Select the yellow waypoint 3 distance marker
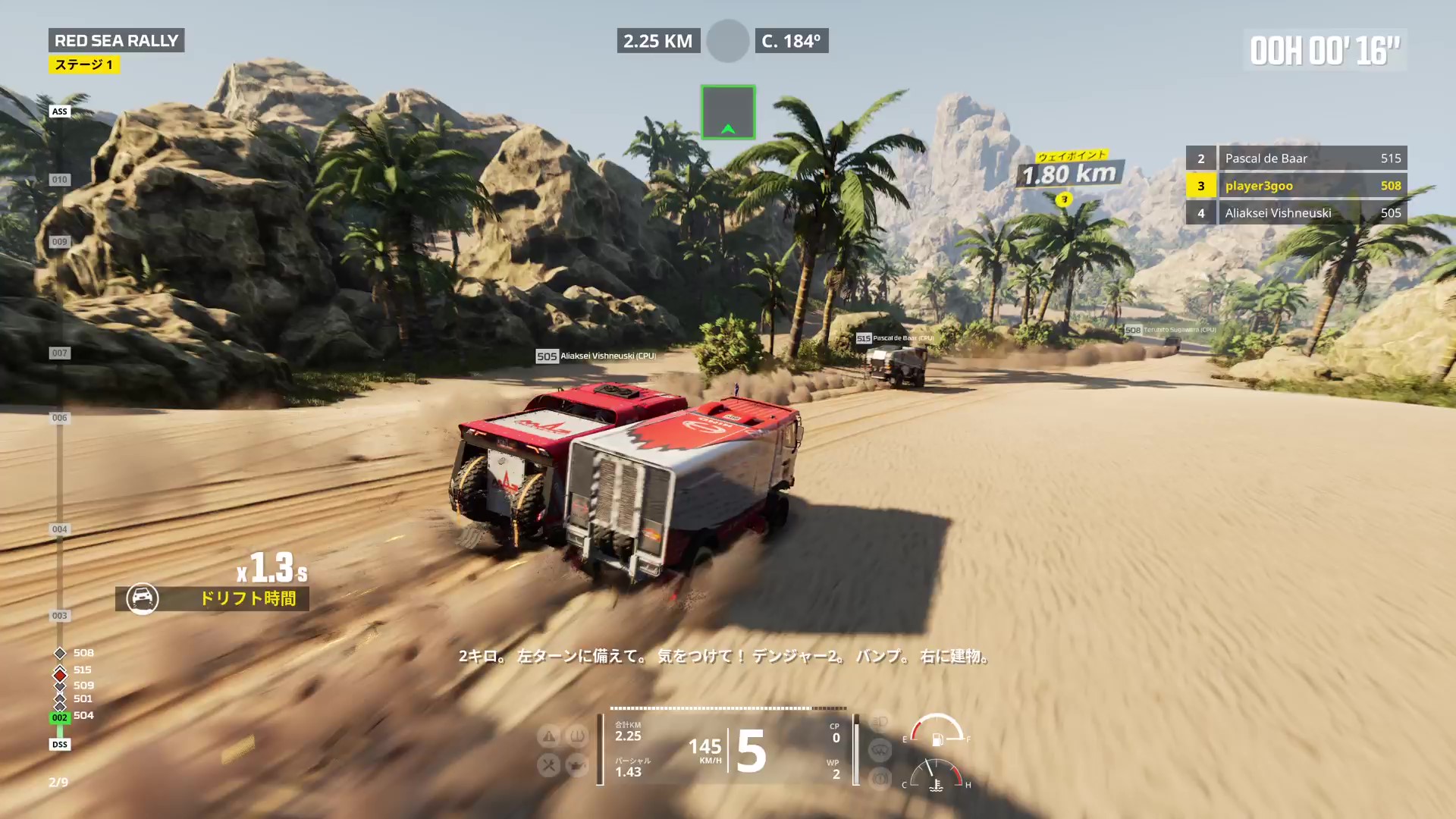The width and height of the screenshot is (1456, 819). tap(1064, 199)
